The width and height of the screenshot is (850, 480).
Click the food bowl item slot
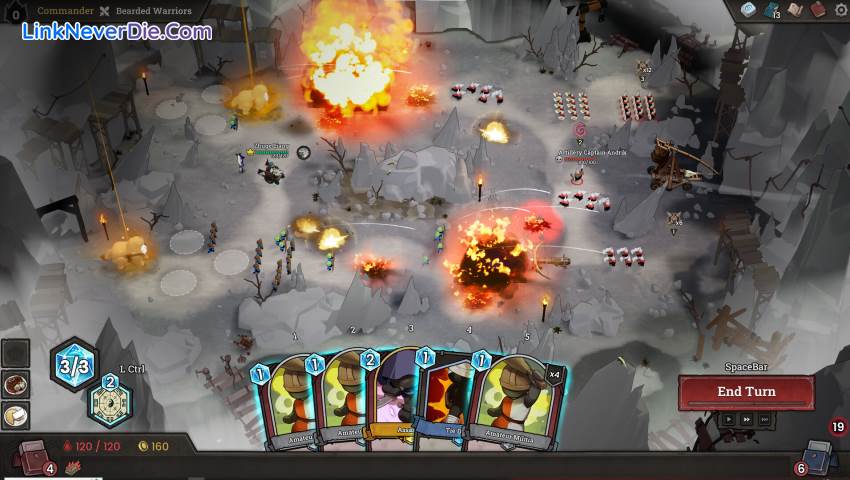pyautogui.click(x=15, y=385)
